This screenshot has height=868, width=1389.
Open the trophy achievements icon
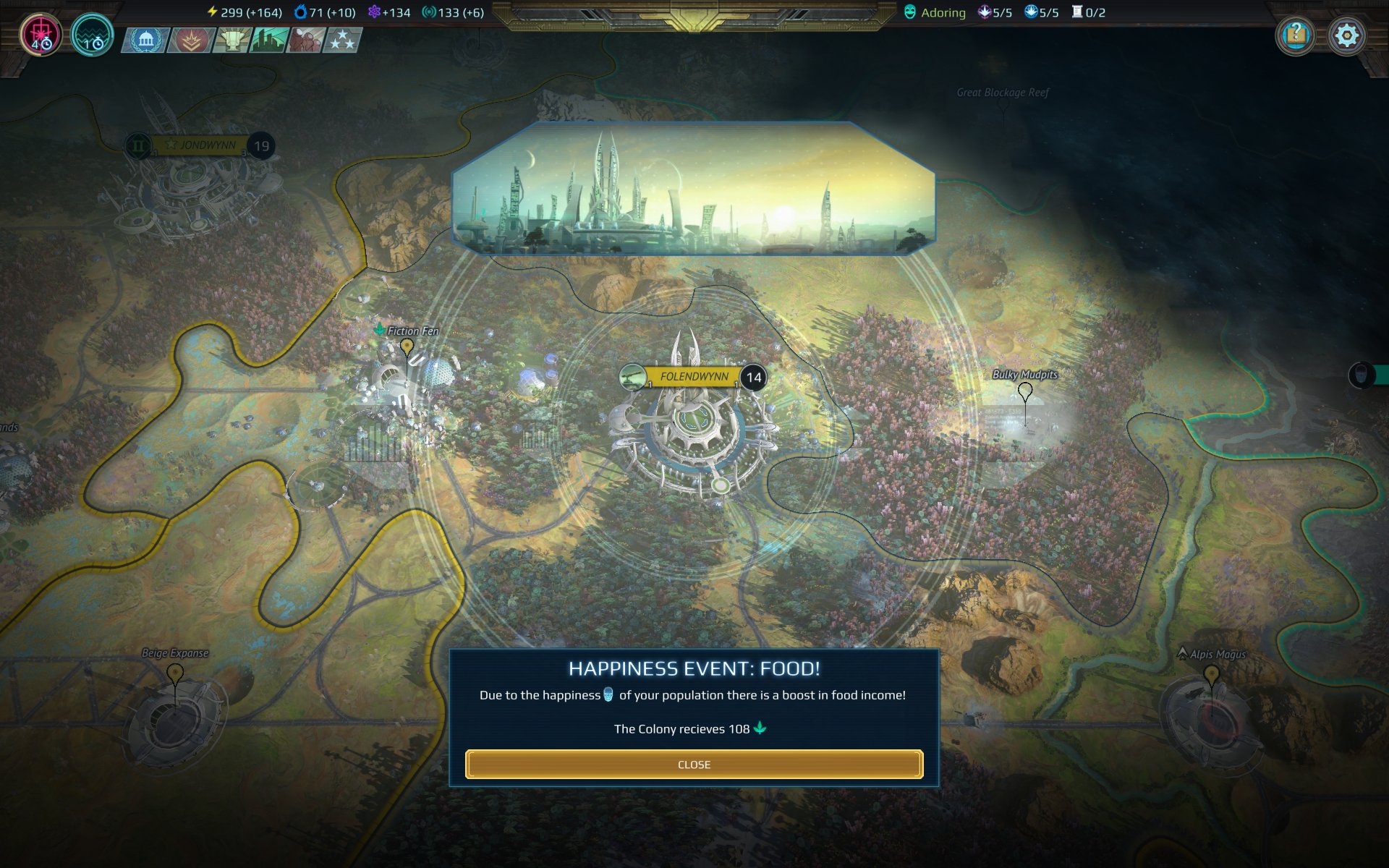231,41
